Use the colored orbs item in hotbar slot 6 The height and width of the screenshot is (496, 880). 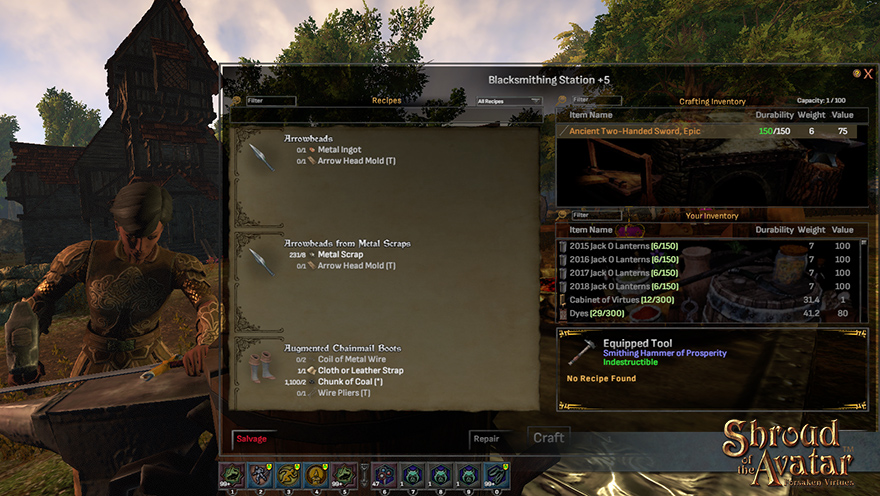384,475
